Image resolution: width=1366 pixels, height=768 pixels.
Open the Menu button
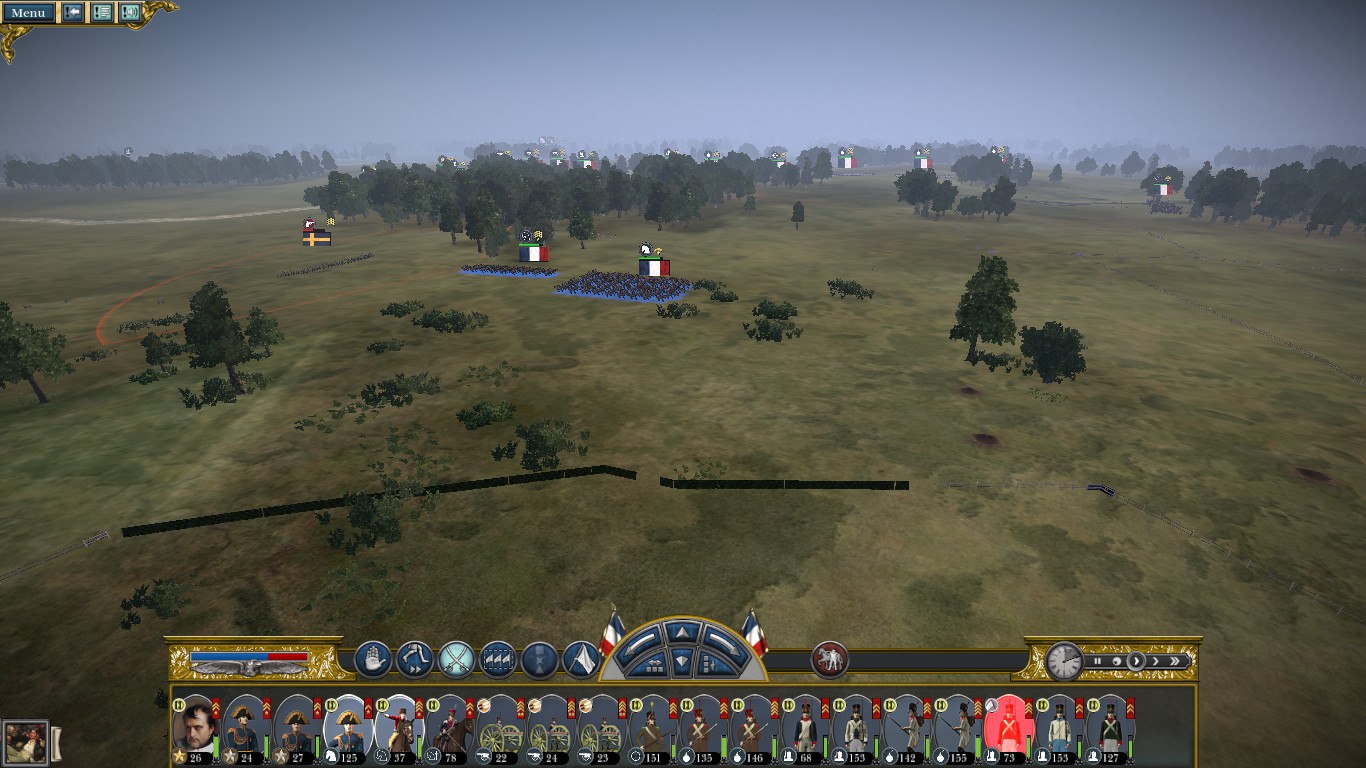tap(28, 13)
